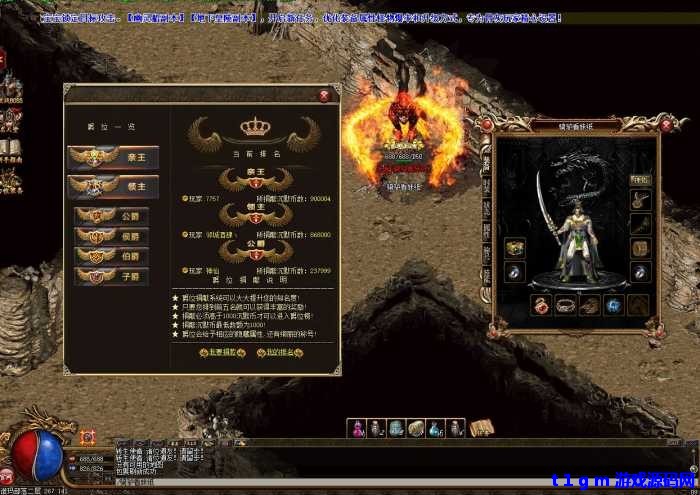Image resolution: width=700 pixels, height=495 pixels.
Task: Click the 时装 button in equipment window
Action: click(x=639, y=180)
